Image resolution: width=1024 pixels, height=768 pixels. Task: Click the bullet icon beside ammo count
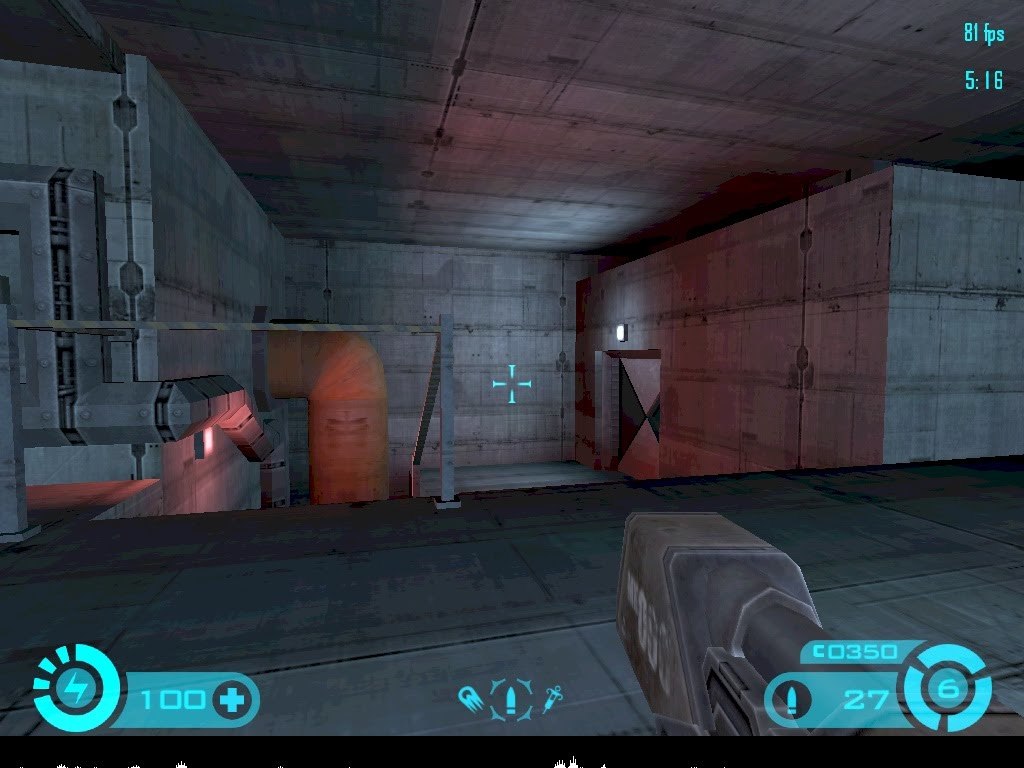click(792, 698)
